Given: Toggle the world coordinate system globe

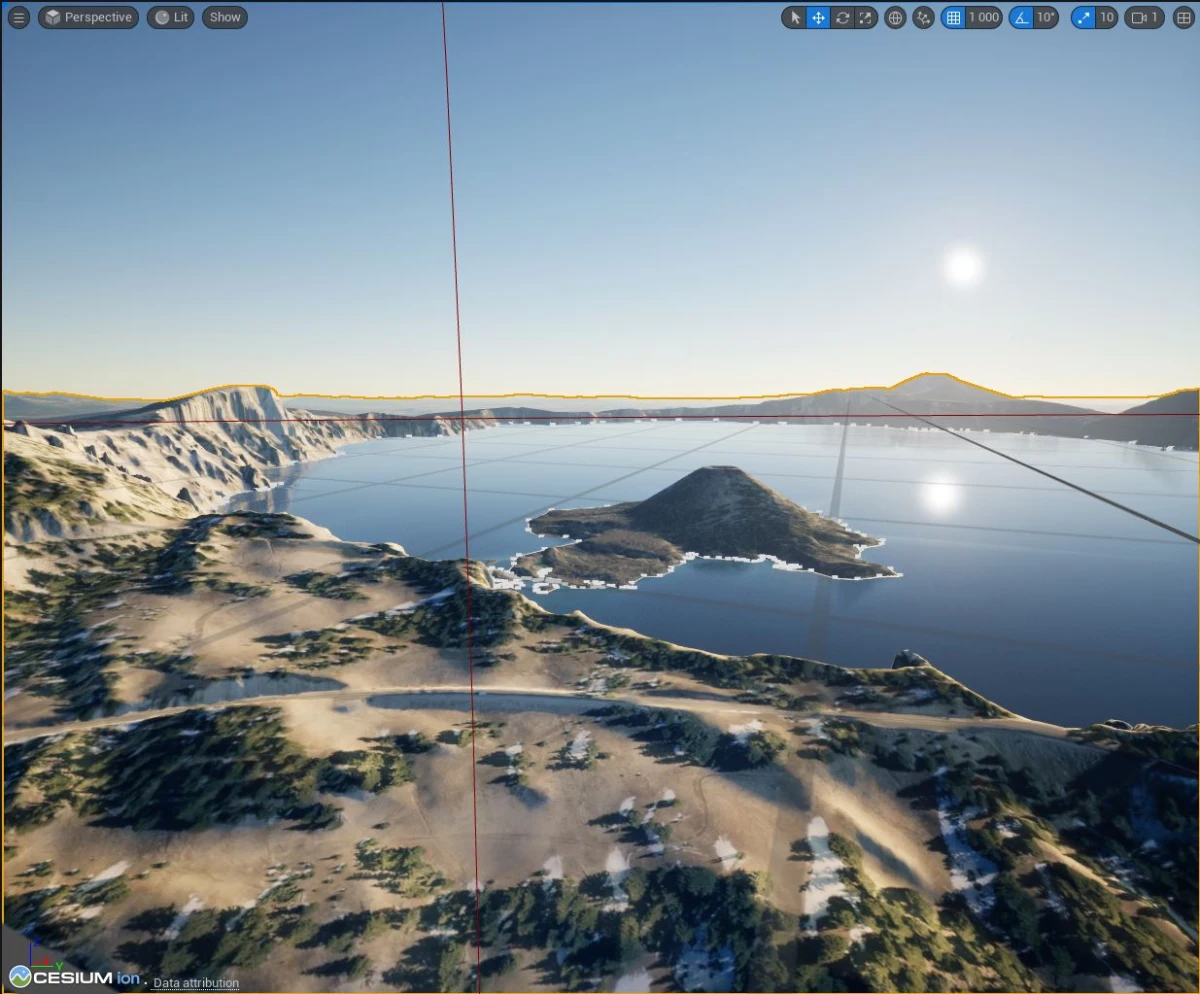Looking at the screenshot, I should (895, 17).
